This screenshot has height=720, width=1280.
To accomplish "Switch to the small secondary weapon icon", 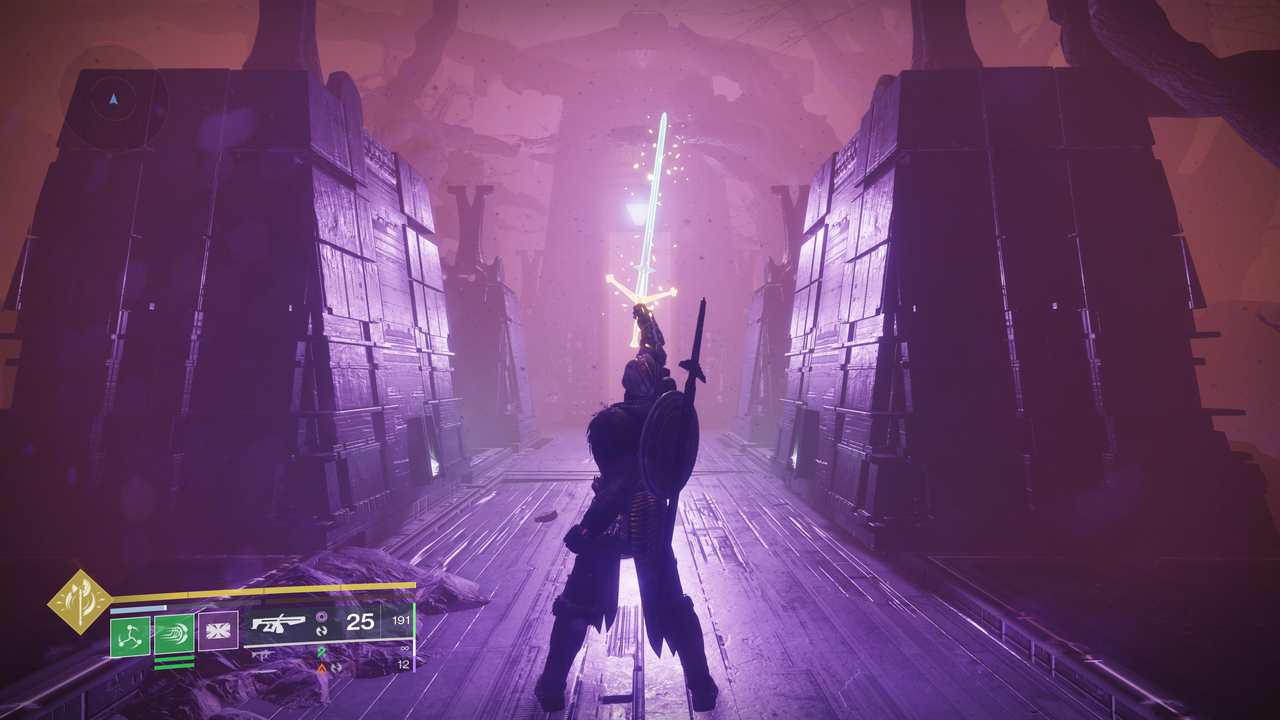I will coord(260,654).
